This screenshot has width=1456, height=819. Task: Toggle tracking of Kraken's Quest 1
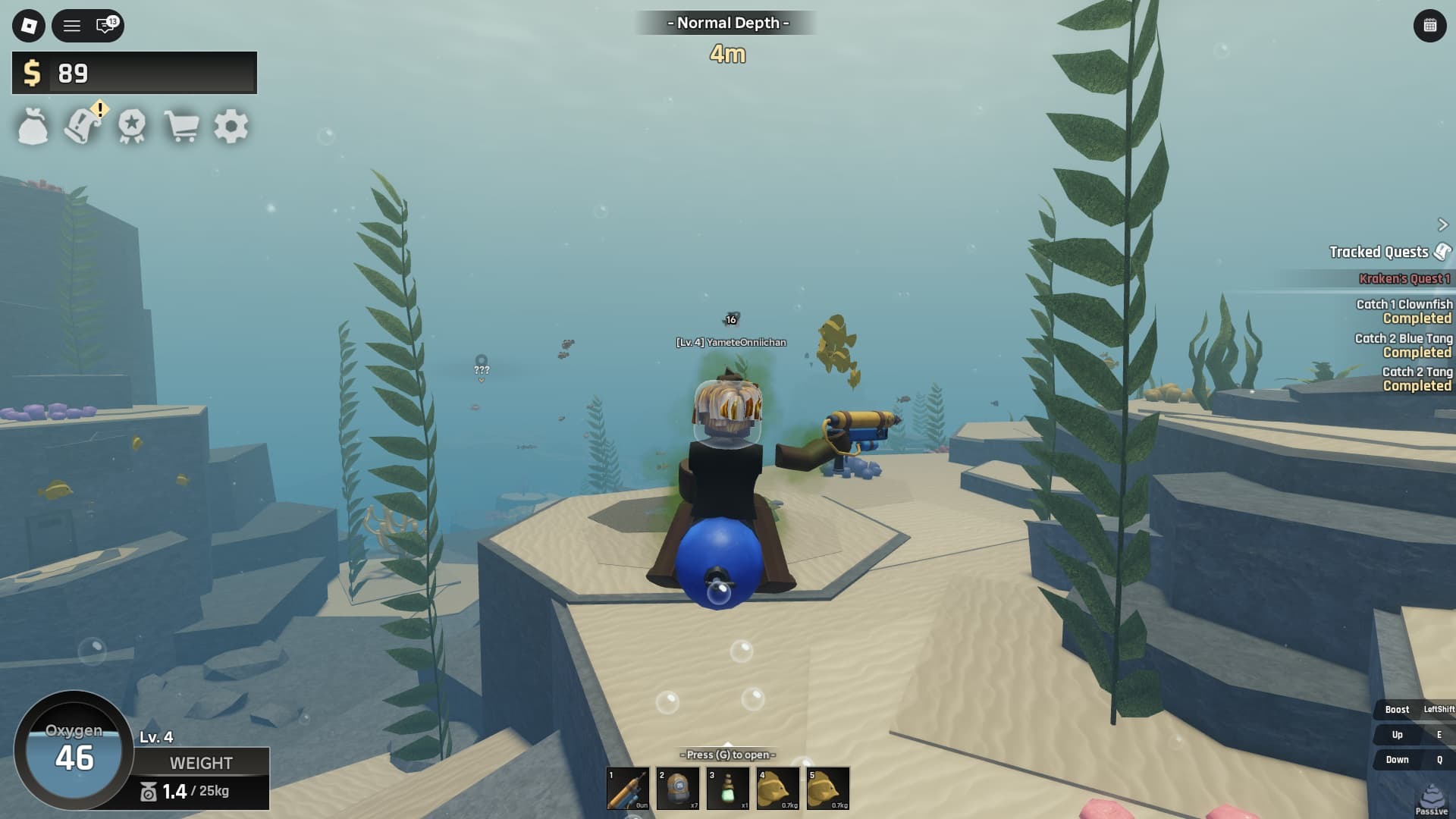[x=1407, y=278]
